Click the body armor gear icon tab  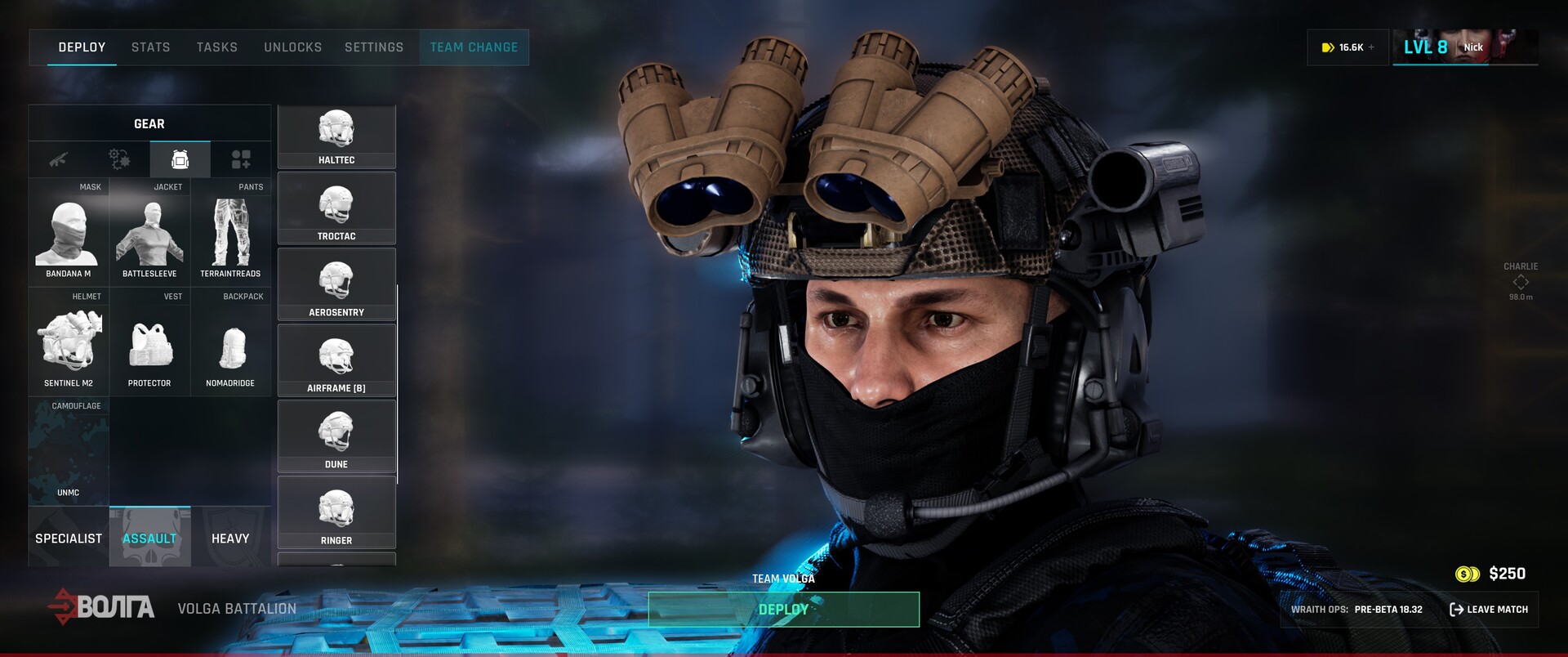(180, 159)
